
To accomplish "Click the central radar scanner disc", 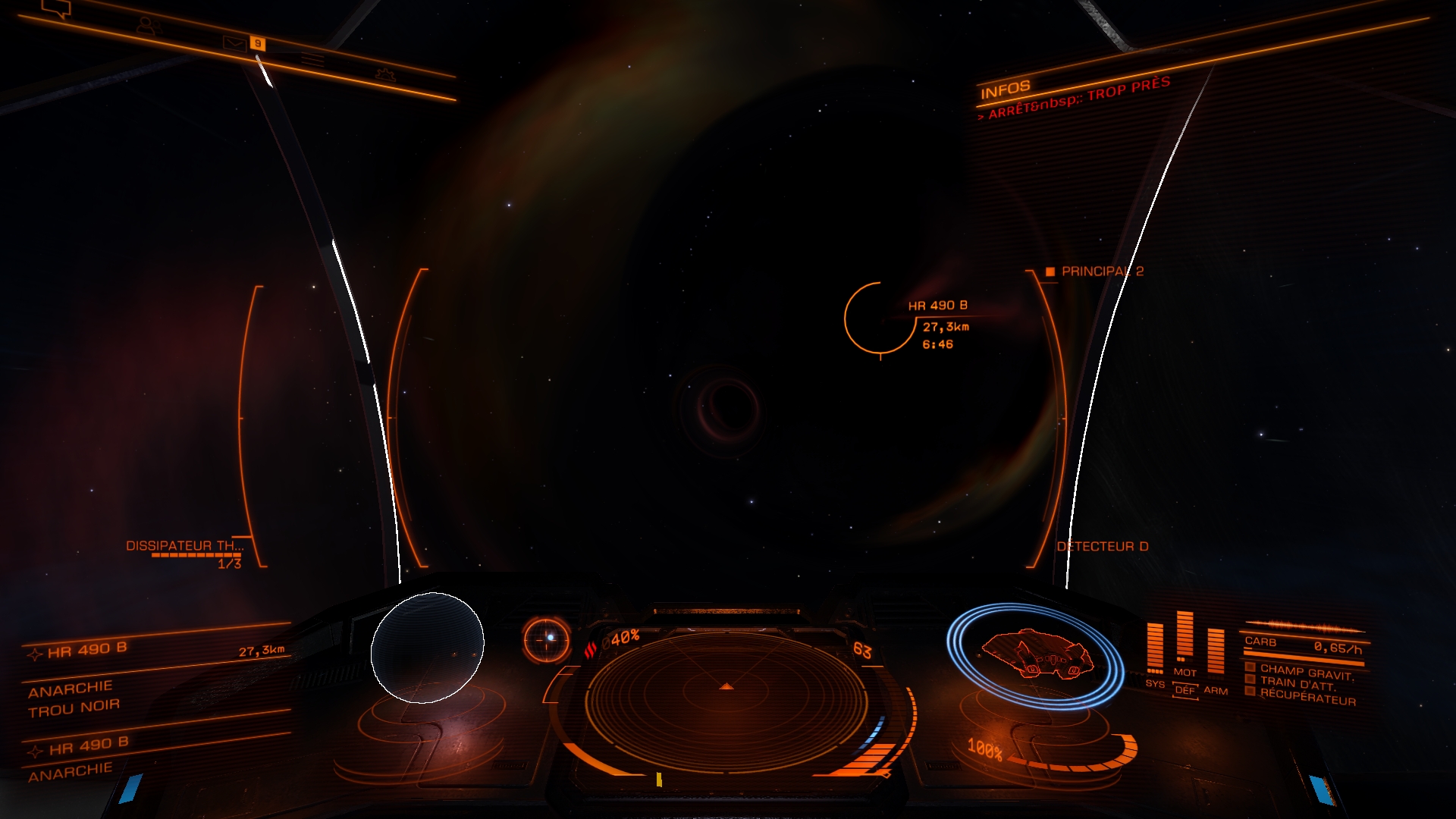I will tap(726, 702).
